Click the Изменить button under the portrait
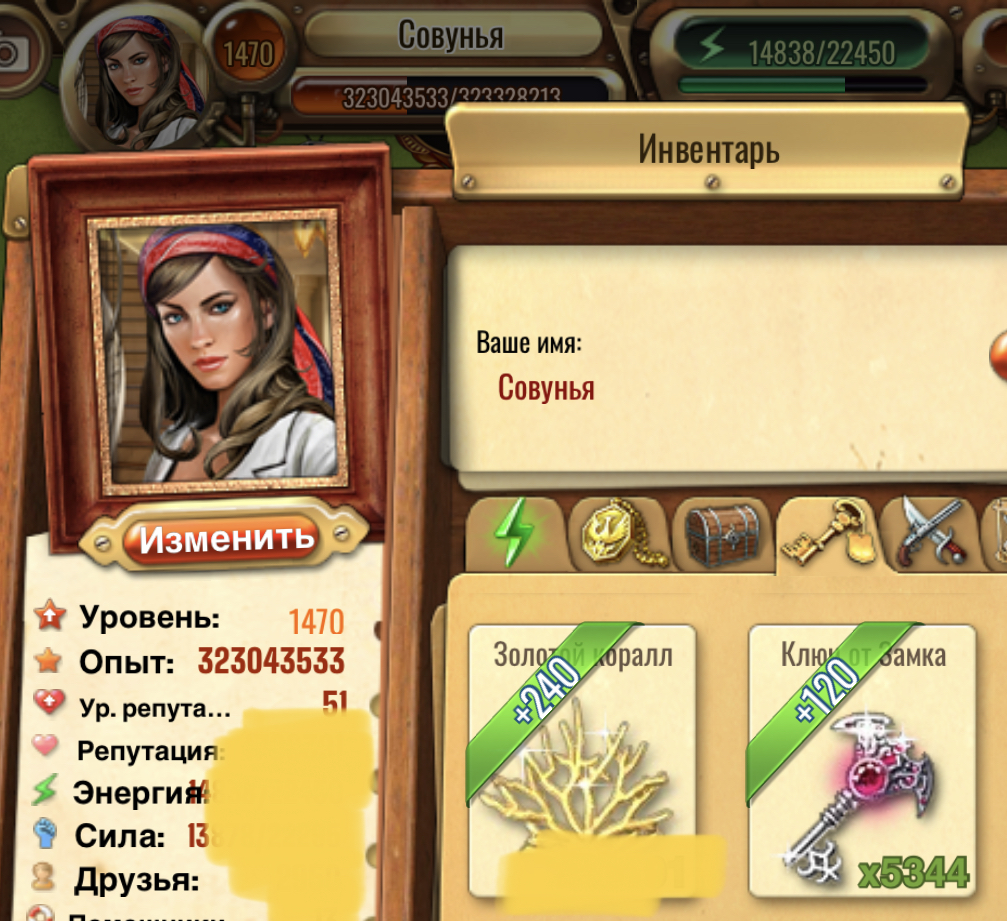1007x921 pixels. [x=226, y=539]
